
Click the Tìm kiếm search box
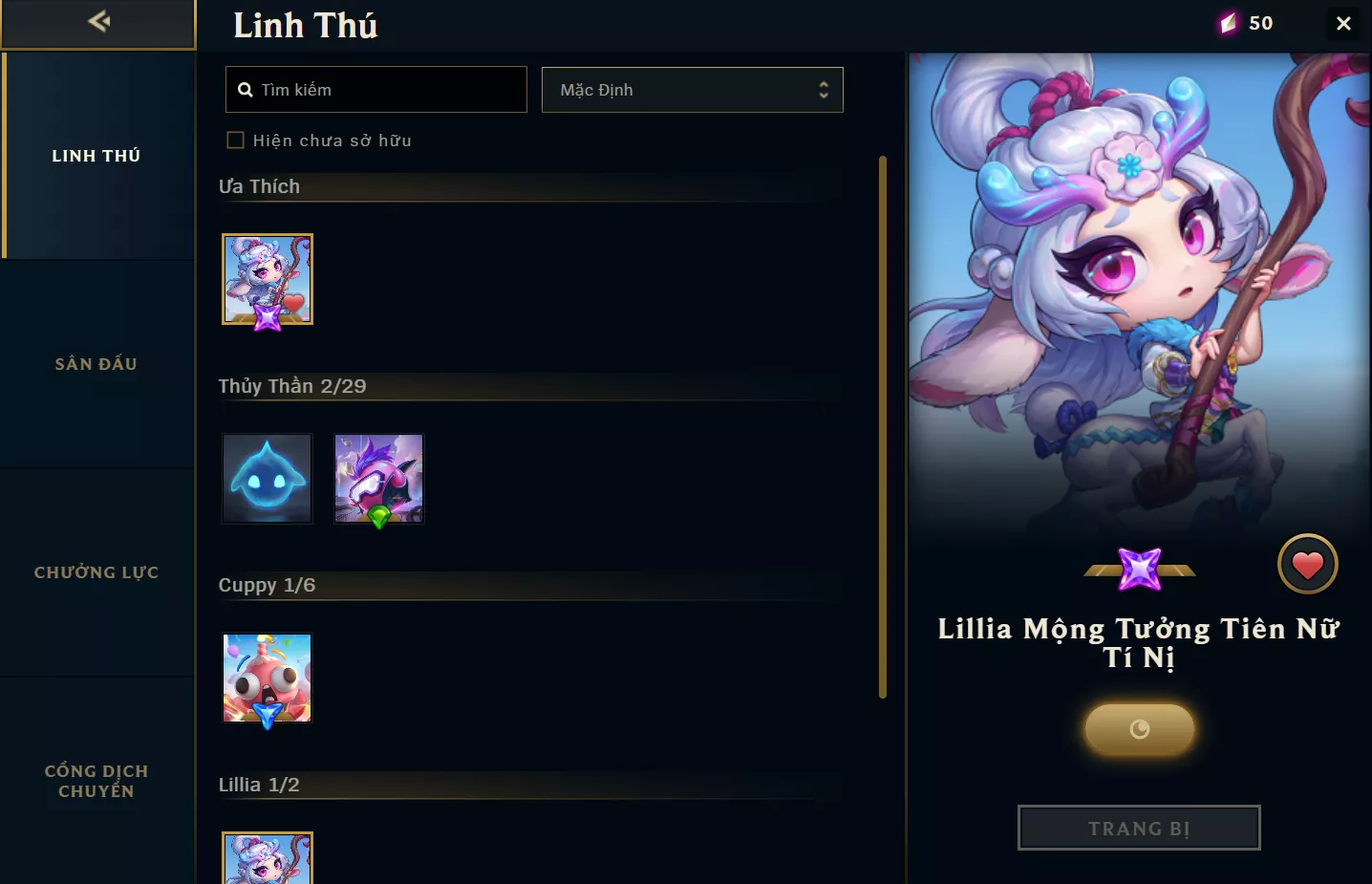coord(376,90)
